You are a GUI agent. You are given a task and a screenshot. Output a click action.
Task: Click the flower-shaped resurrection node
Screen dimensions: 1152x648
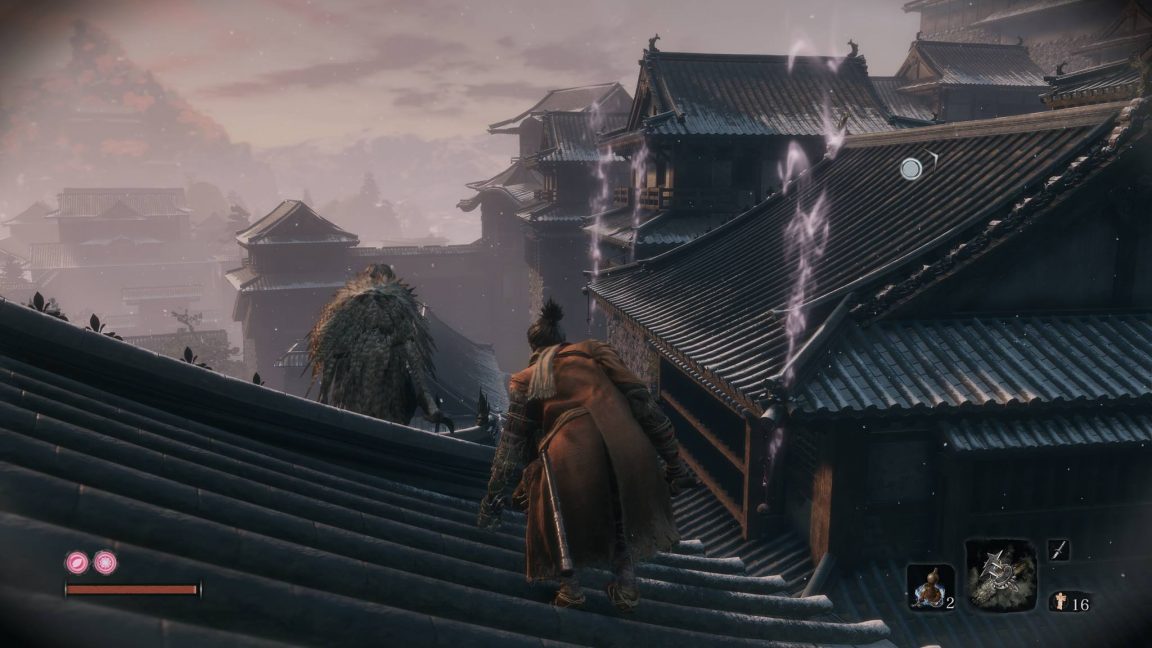point(105,562)
